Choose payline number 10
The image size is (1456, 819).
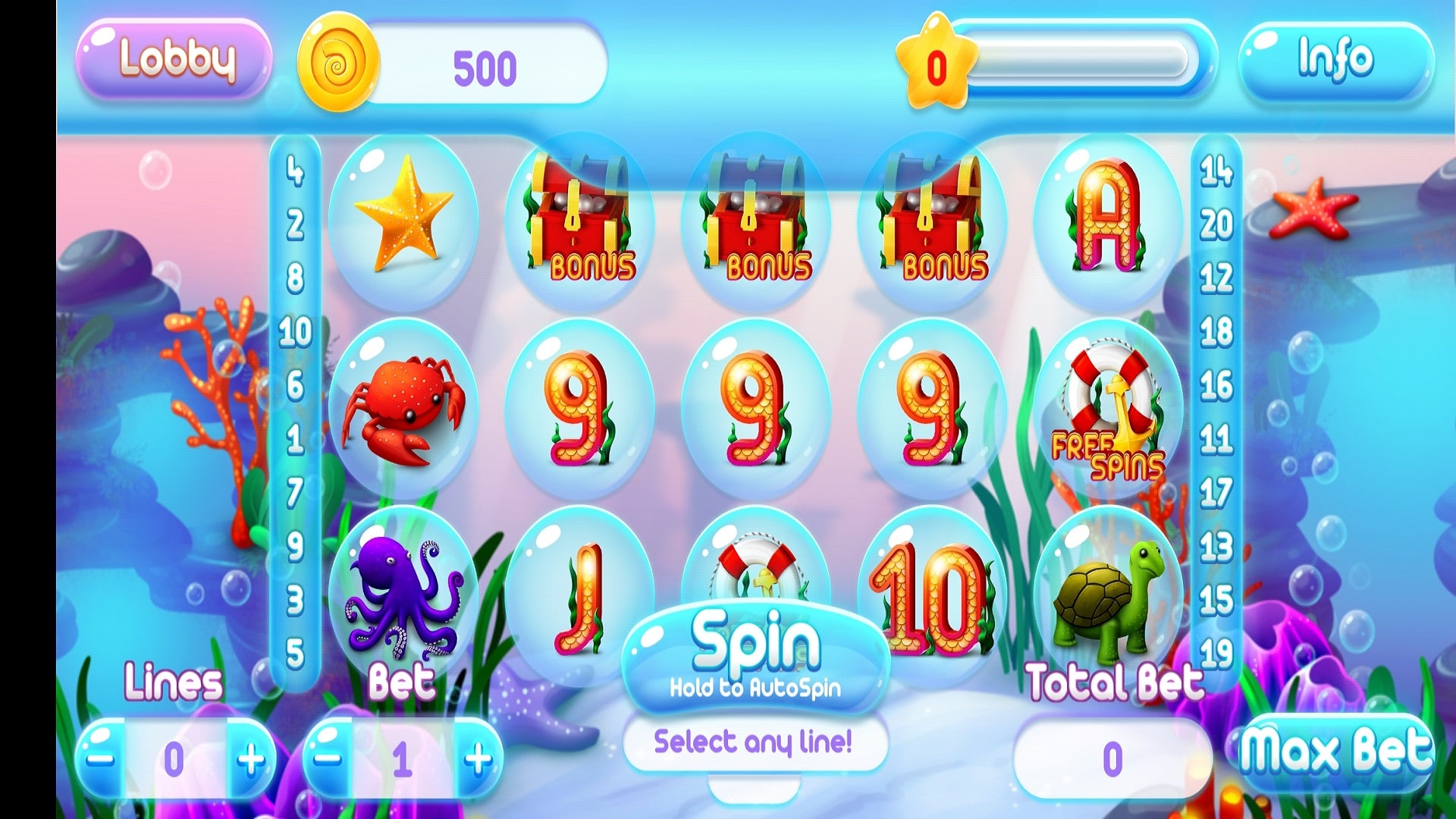[x=295, y=331]
